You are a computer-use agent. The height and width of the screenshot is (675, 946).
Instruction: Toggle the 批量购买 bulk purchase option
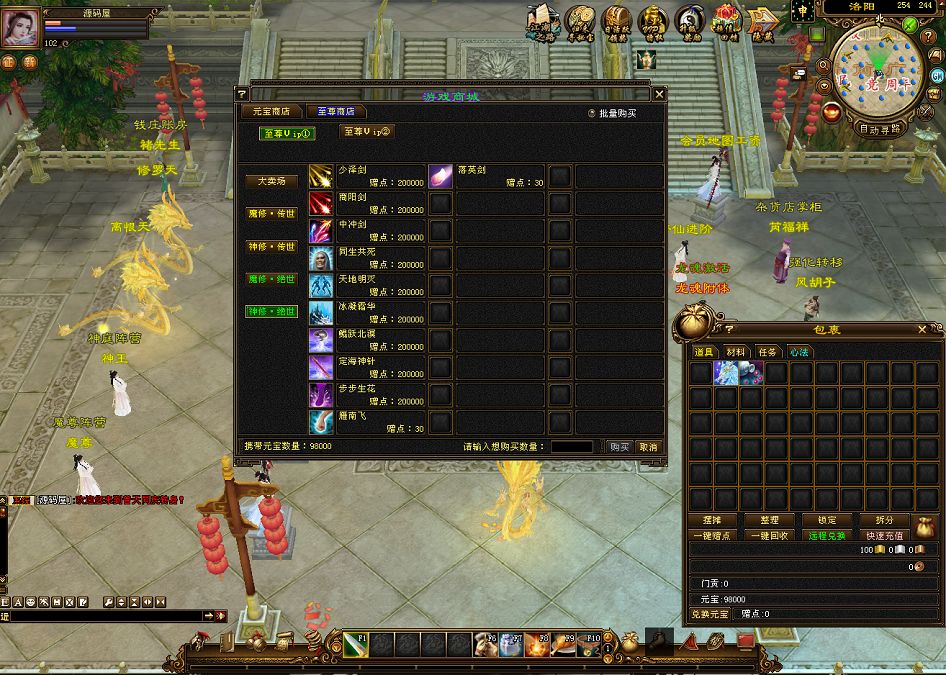592,114
